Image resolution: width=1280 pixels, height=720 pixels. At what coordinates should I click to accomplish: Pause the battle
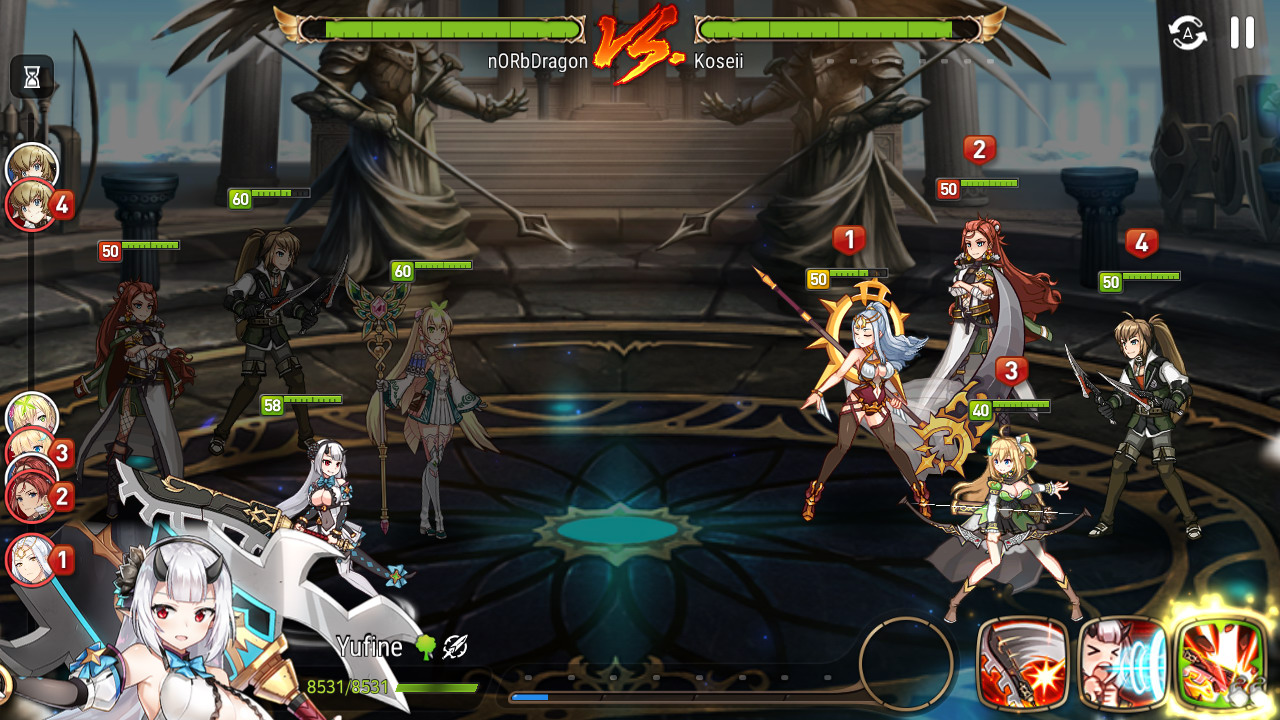(x=1242, y=33)
